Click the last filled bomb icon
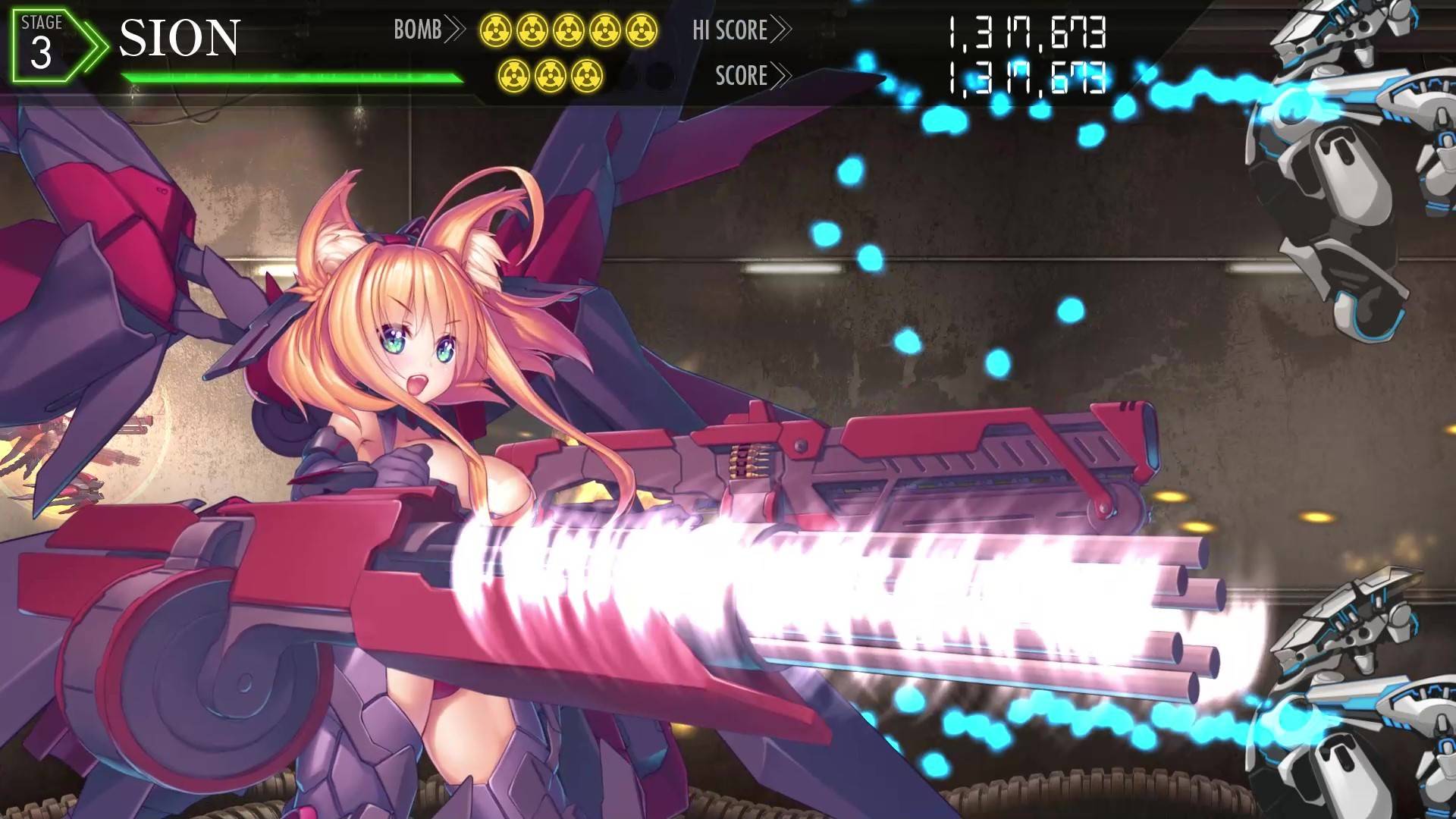1456x819 pixels. (x=587, y=76)
